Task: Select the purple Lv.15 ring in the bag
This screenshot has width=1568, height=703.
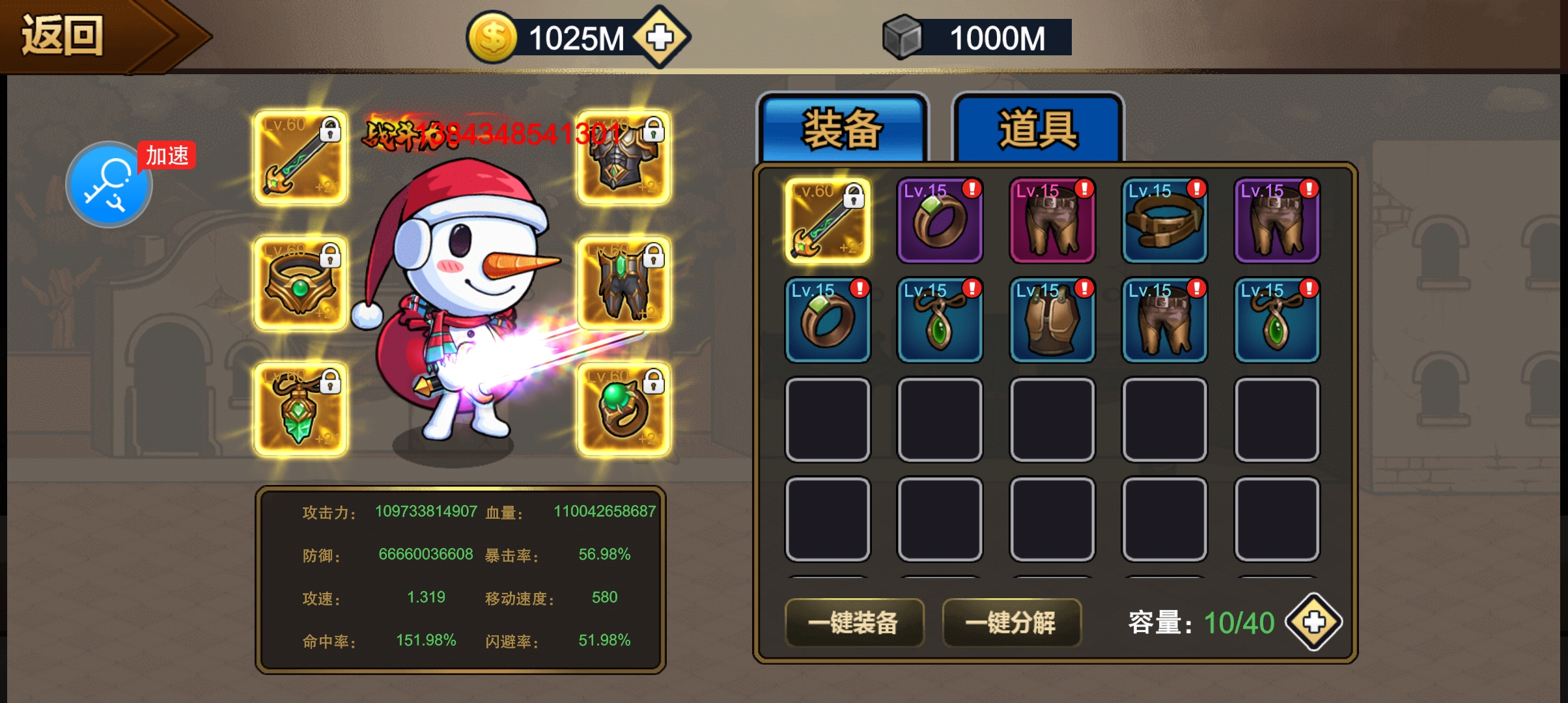Action: pyautogui.click(x=940, y=221)
